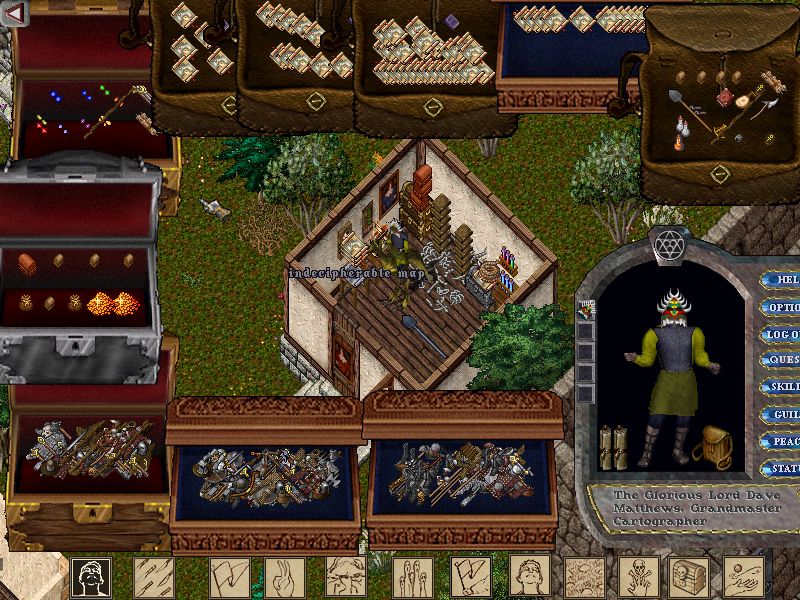The height and width of the screenshot is (600, 800).
Task: Select the scrolls beside the paperdoll feet
Action: coord(612,446)
